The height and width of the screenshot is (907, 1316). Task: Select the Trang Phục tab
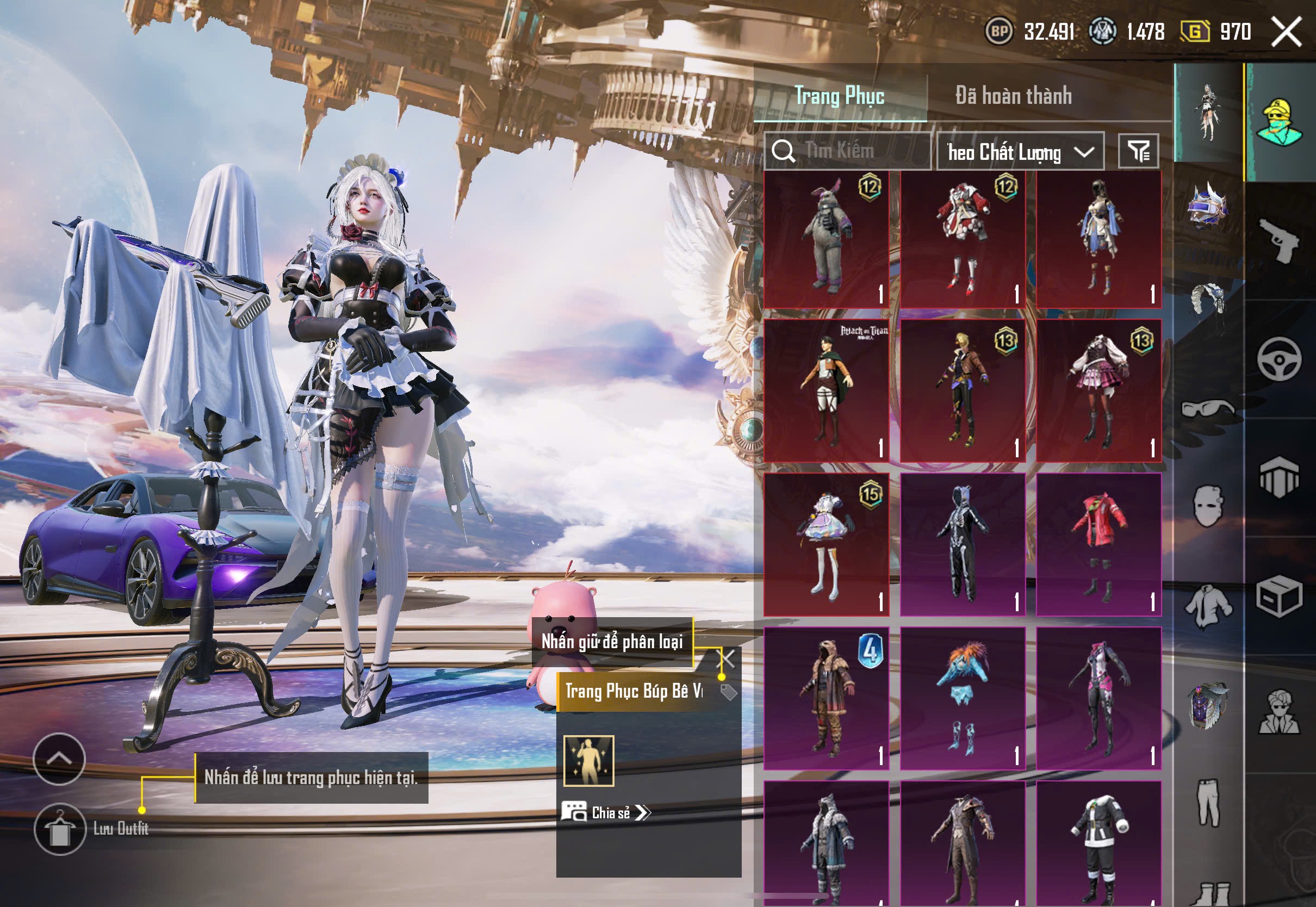tap(839, 96)
